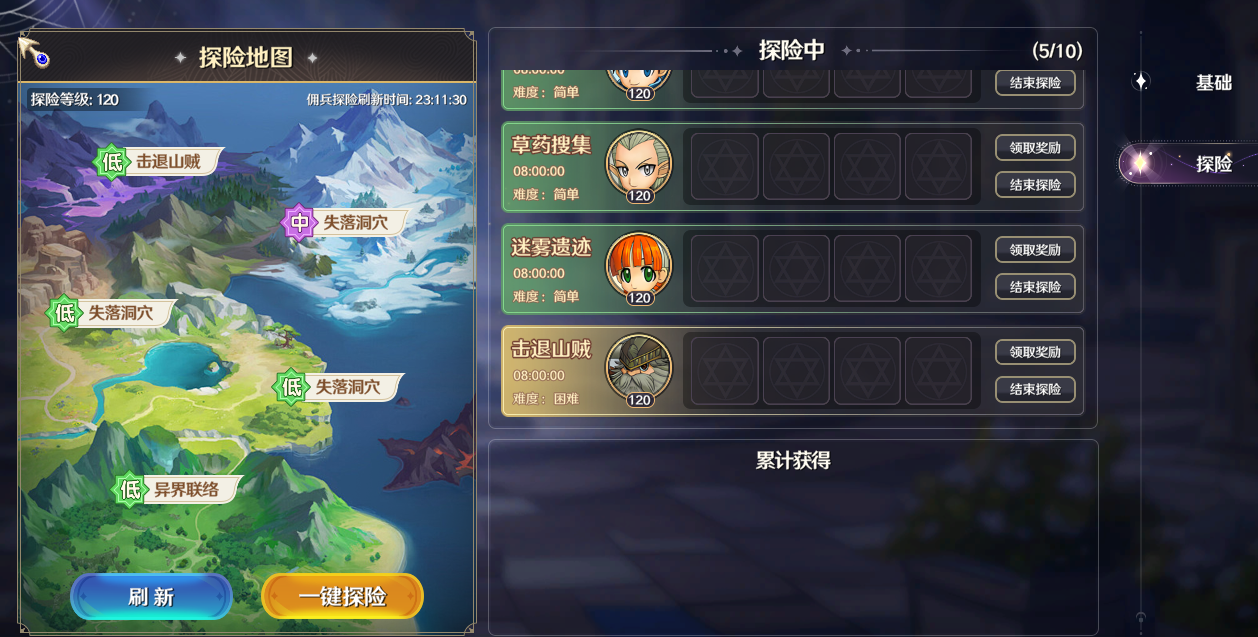Open the 异界联络 map marker
This screenshot has height=637, width=1258.
[177, 490]
